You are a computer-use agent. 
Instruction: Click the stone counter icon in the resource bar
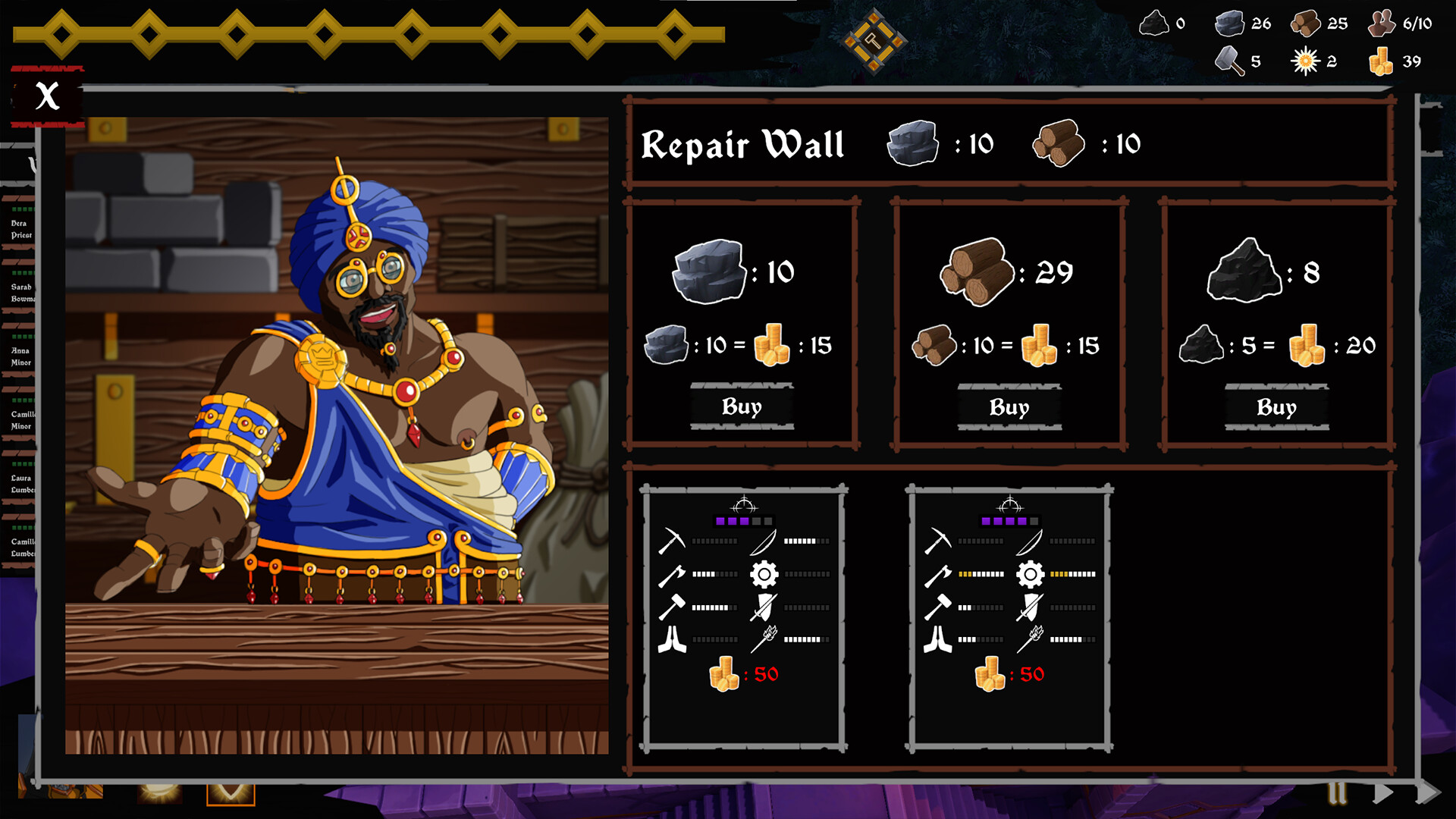tap(1228, 23)
